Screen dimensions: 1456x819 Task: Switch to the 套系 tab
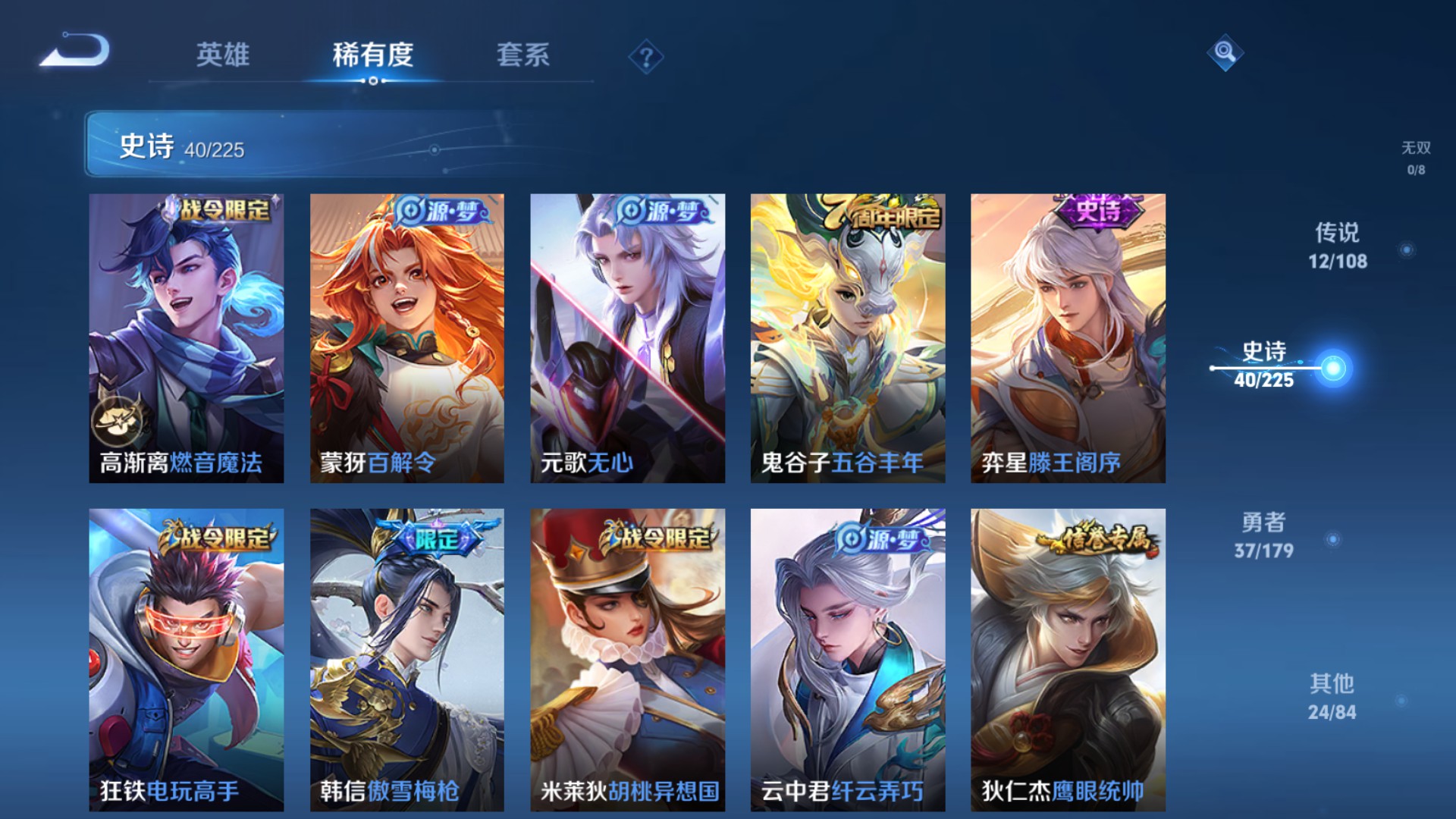tap(525, 55)
